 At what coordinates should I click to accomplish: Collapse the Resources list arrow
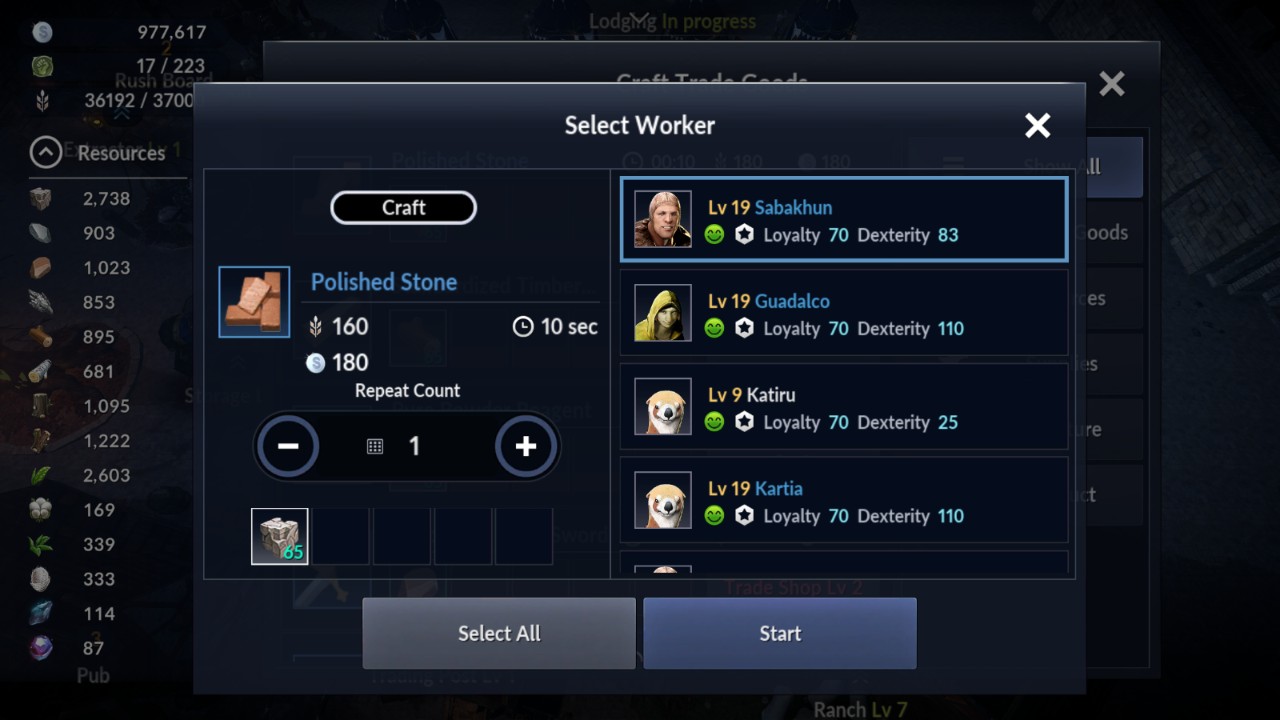[x=46, y=153]
